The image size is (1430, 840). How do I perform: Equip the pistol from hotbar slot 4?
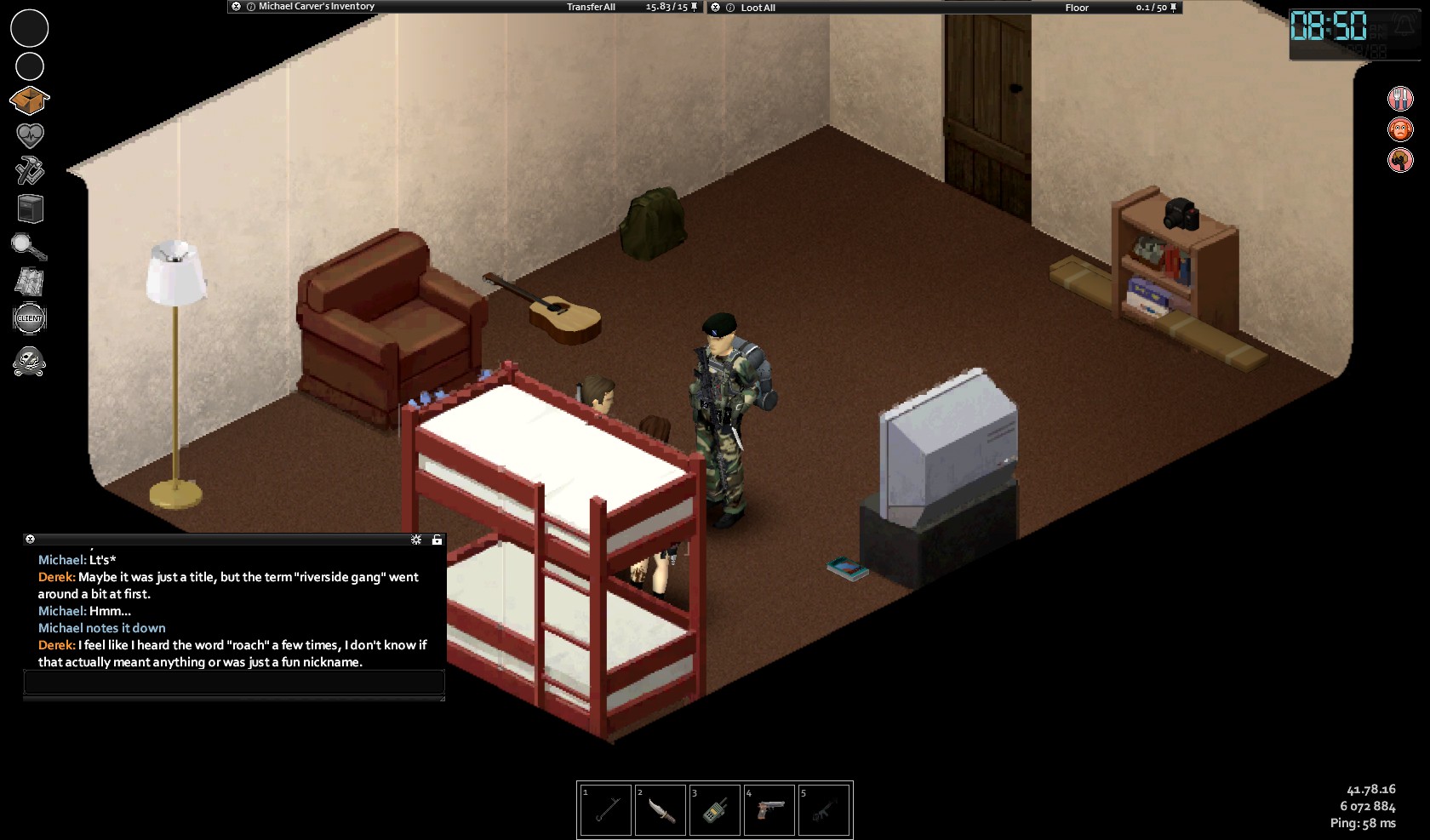(769, 809)
